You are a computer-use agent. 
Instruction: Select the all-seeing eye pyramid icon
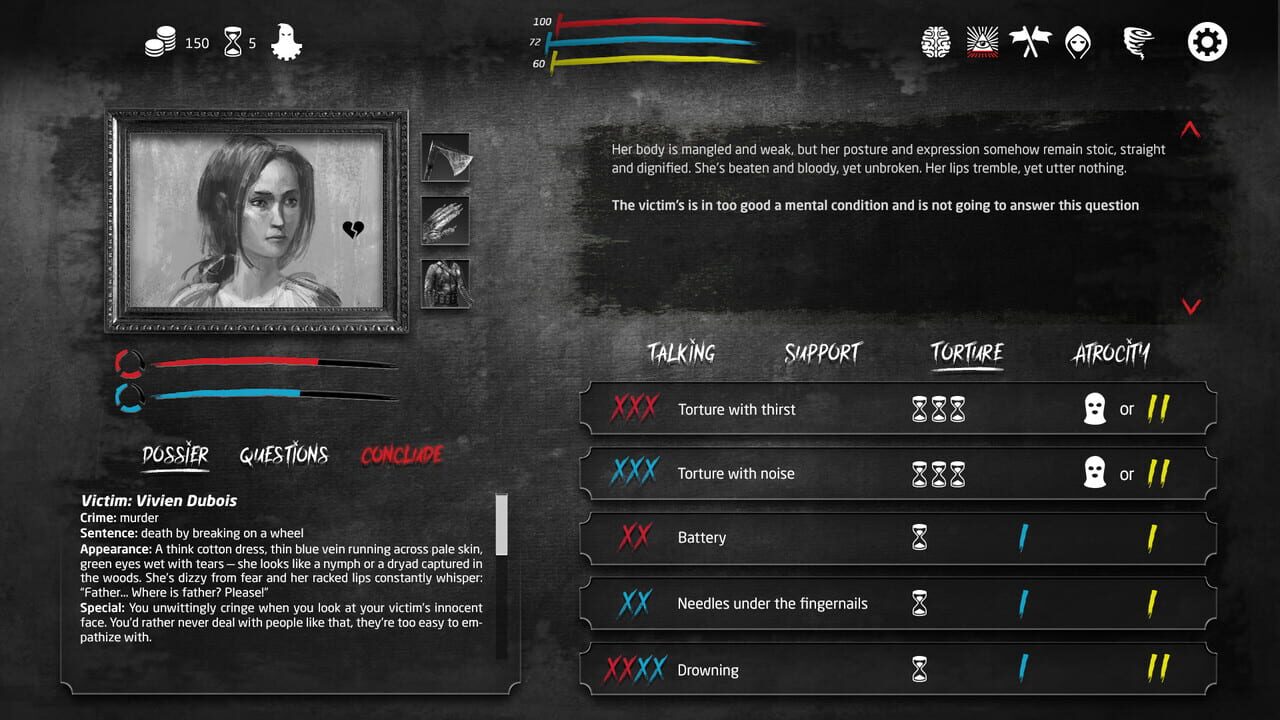point(984,42)
